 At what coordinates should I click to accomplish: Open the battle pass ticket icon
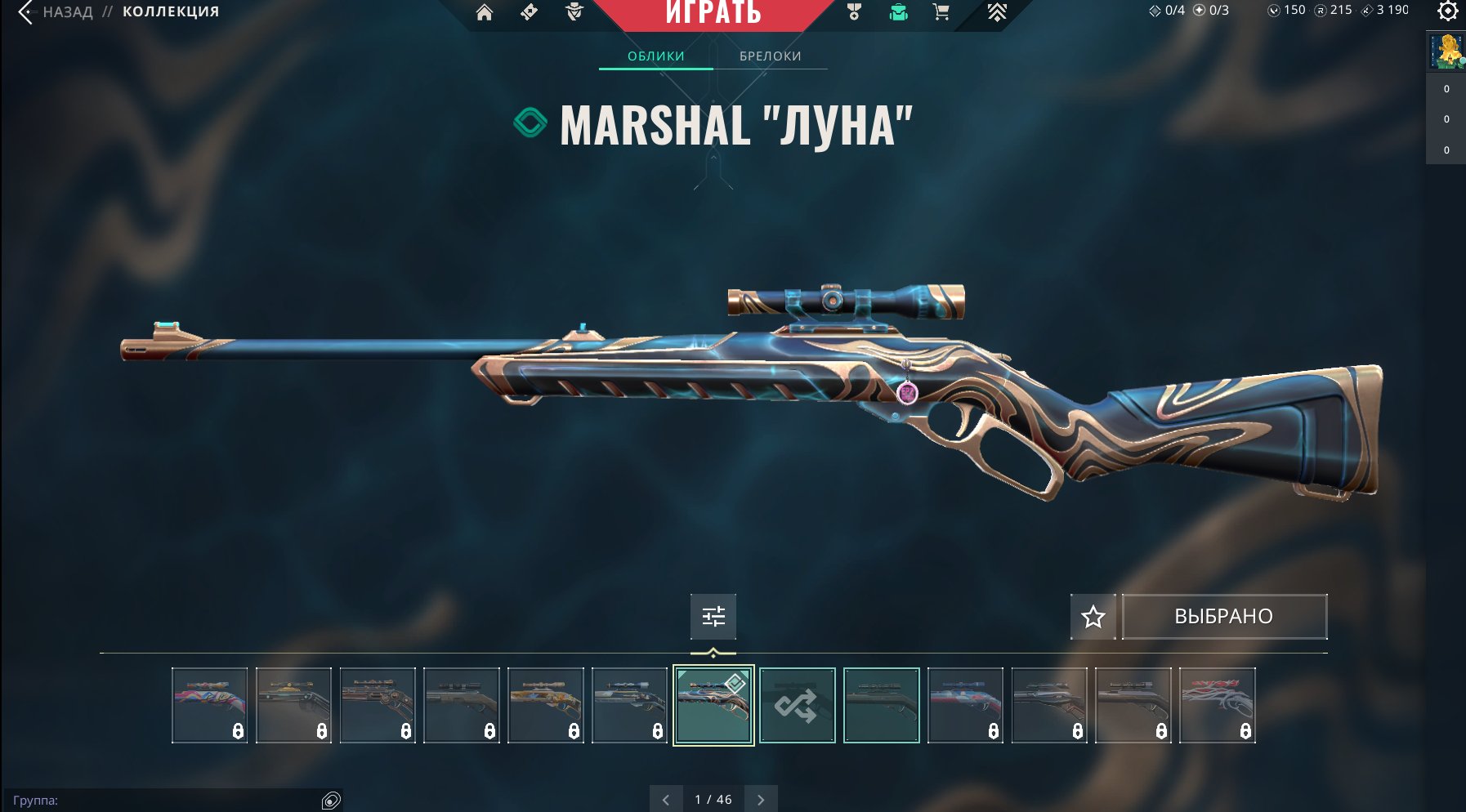pos(530,12)
